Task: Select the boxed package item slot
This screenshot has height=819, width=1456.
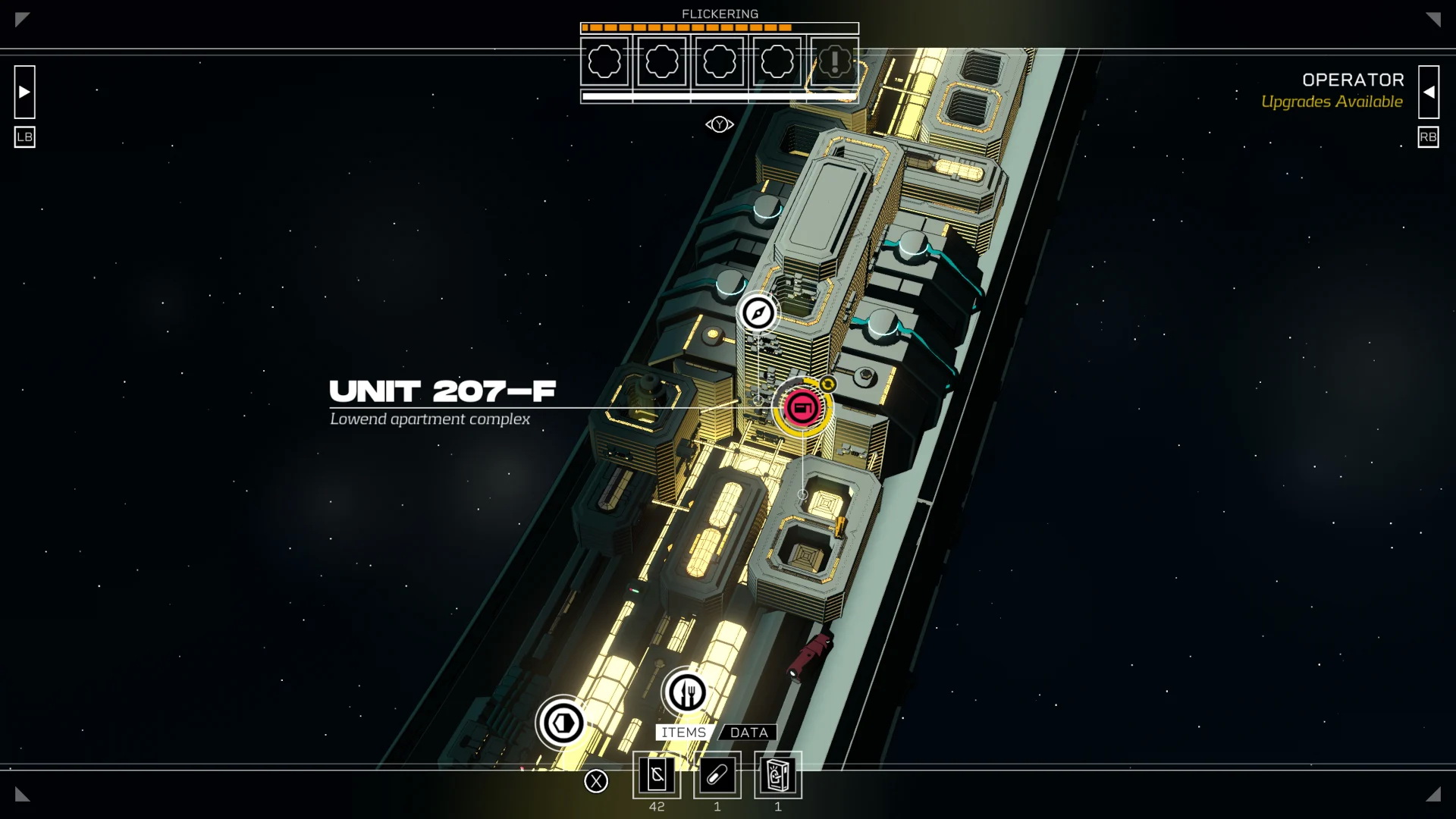Action: 777,775
